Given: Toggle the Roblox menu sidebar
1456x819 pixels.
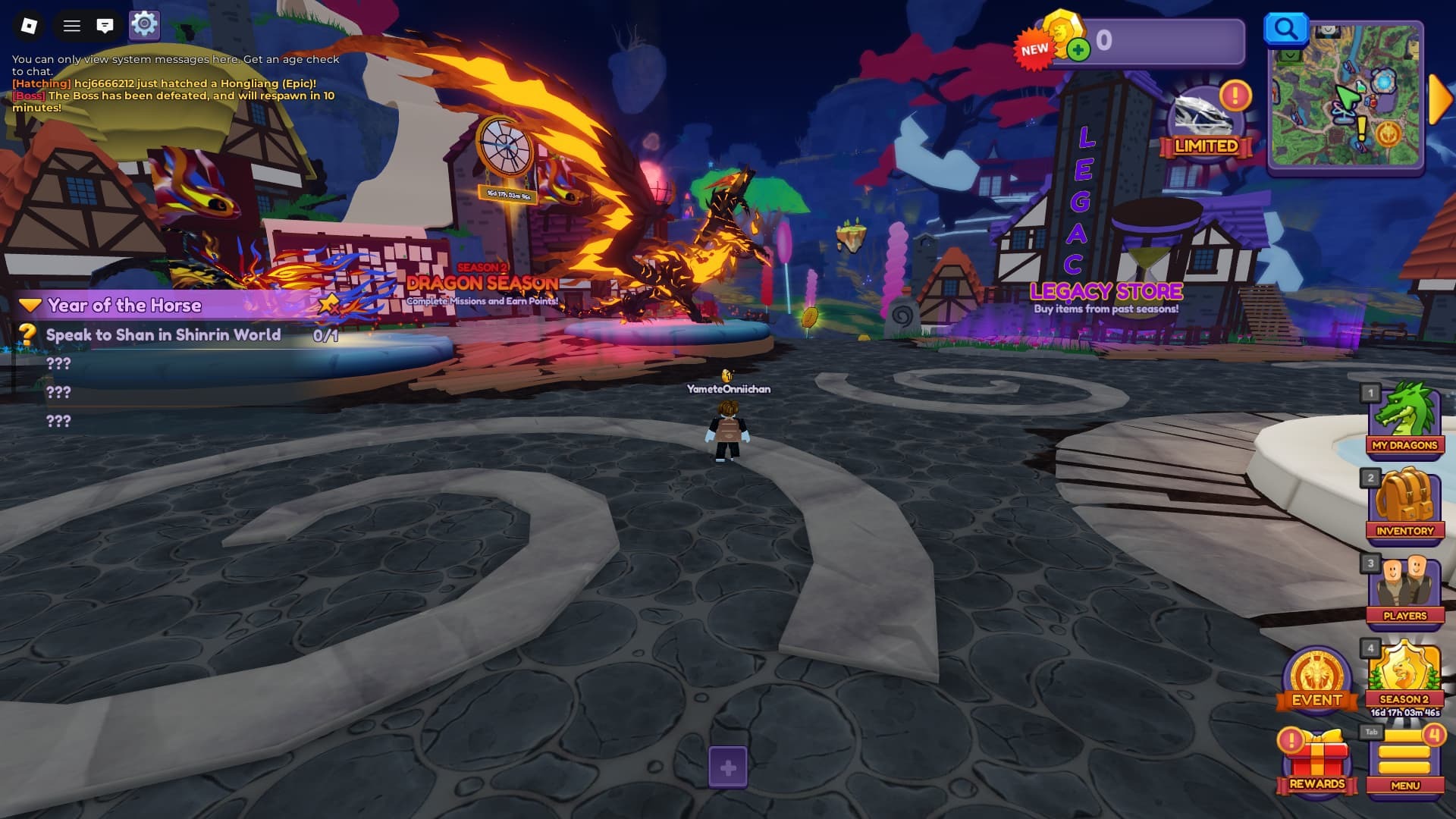Looking at the screenshot, I should [x=30, y=25].
